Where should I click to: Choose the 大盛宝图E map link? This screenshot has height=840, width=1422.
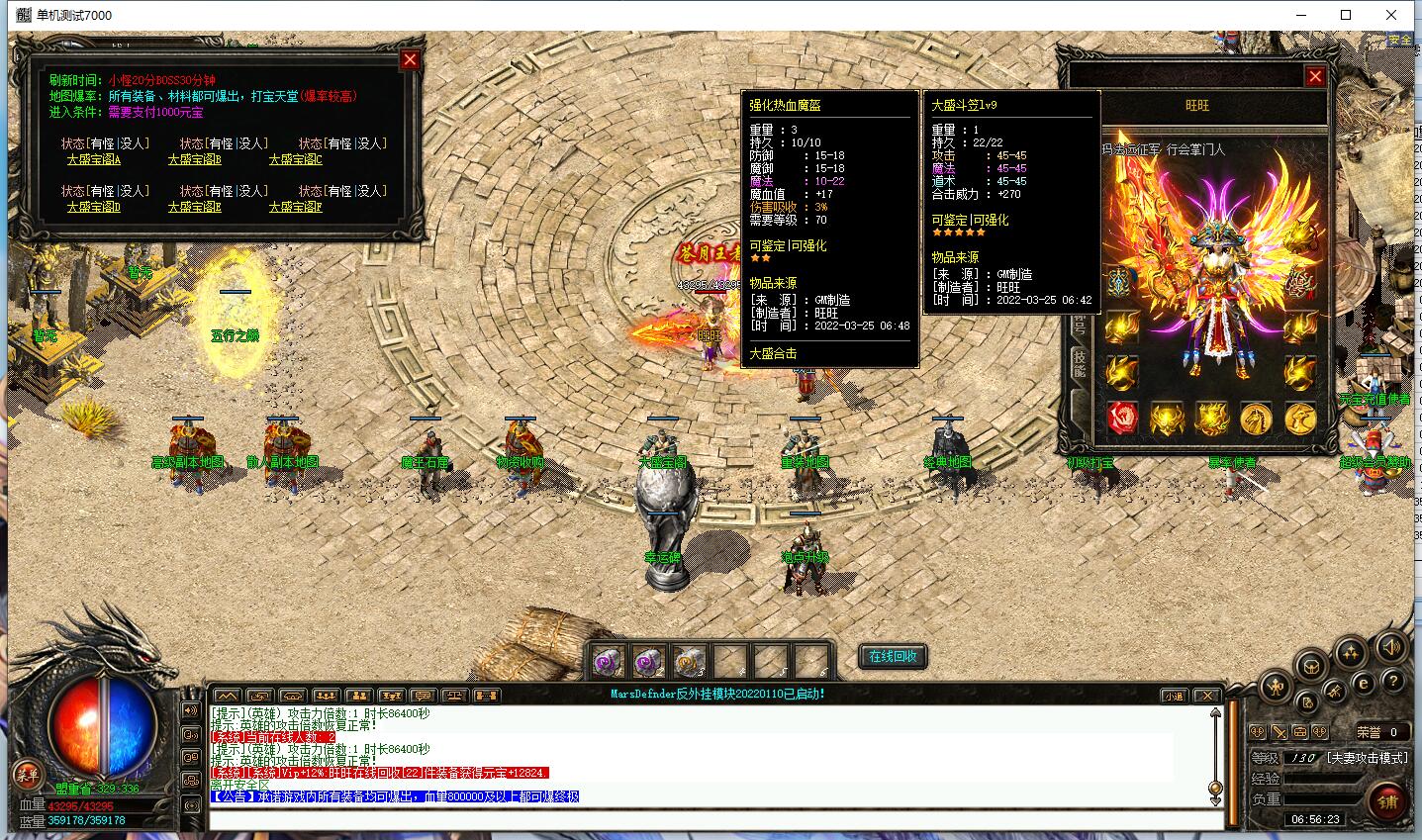click(194, 207)
